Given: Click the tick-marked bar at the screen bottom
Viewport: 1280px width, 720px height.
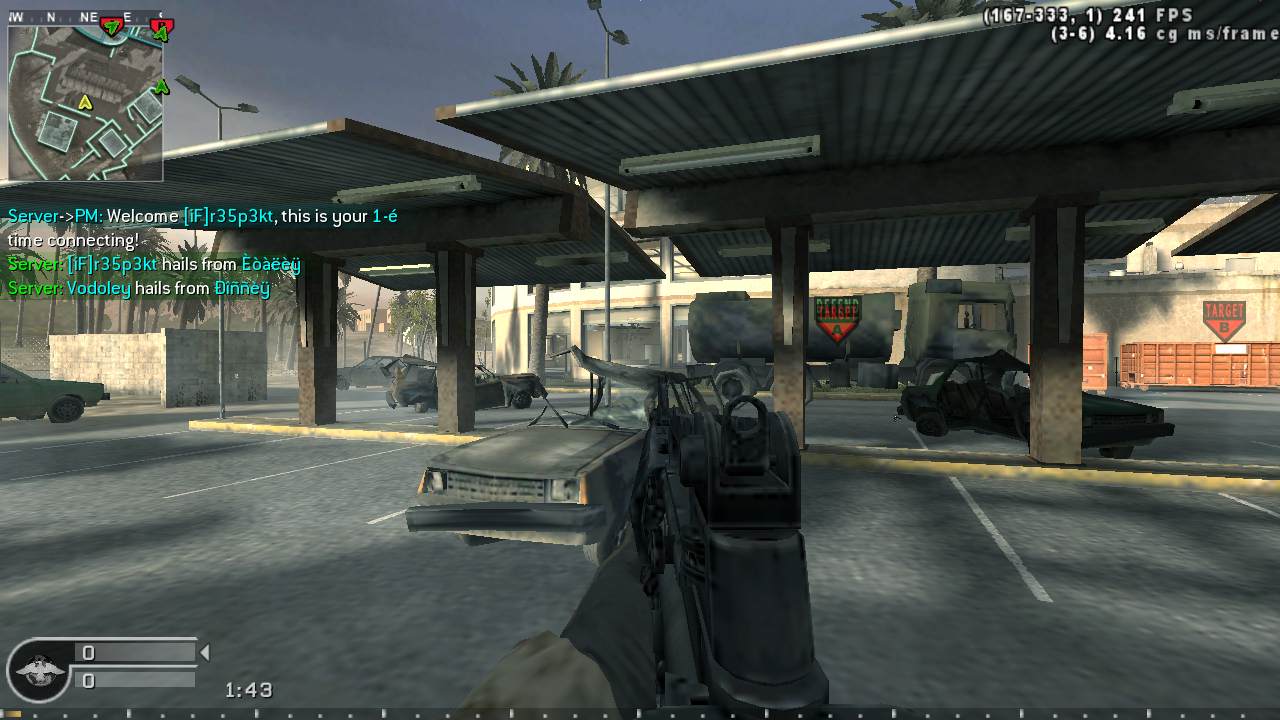Looking at the screenshot, I should 640,715.
